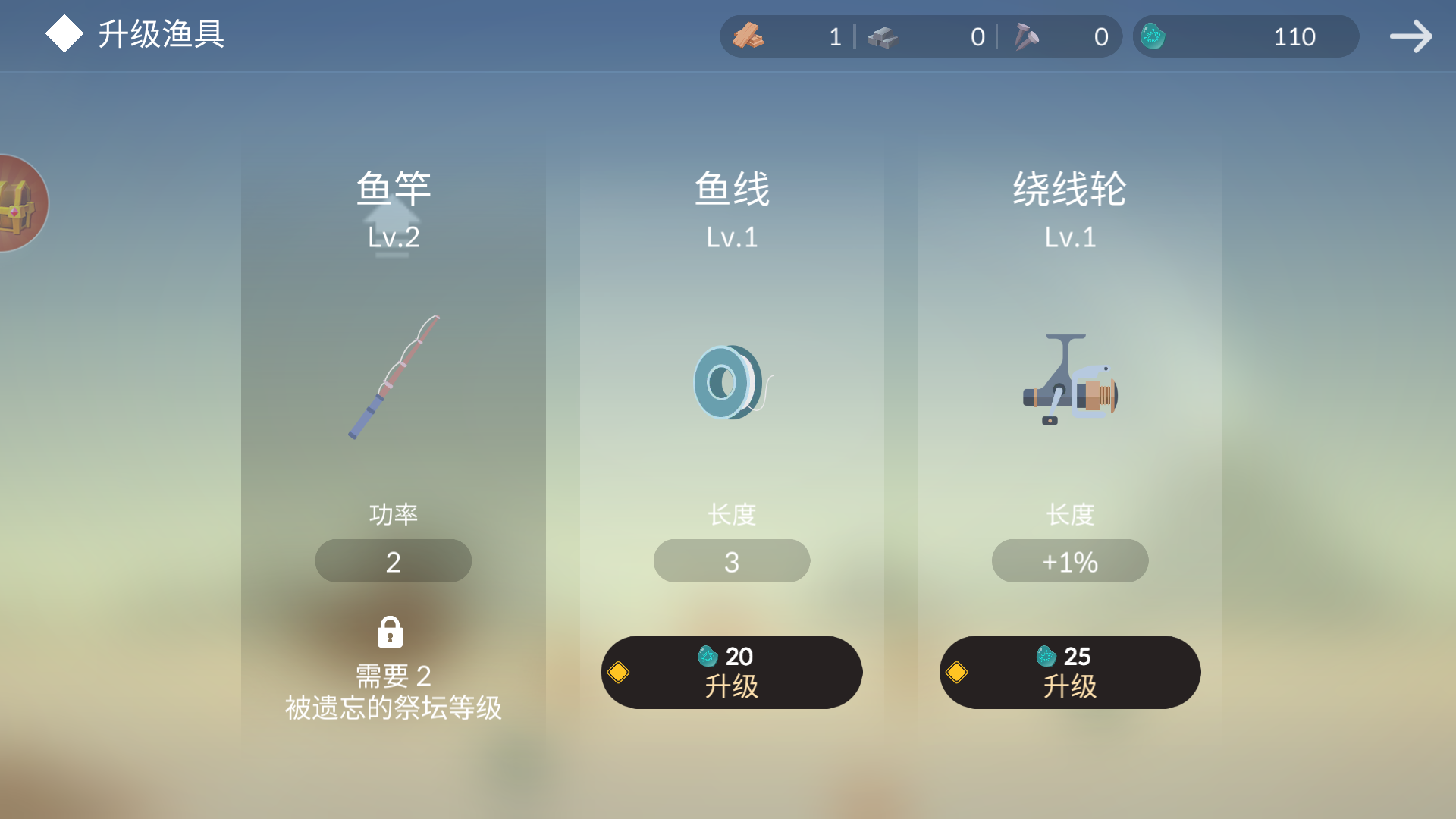Click the 升级渔具 title text
Viewport: 1456px width, 819px height.
(x=161, y=35)
